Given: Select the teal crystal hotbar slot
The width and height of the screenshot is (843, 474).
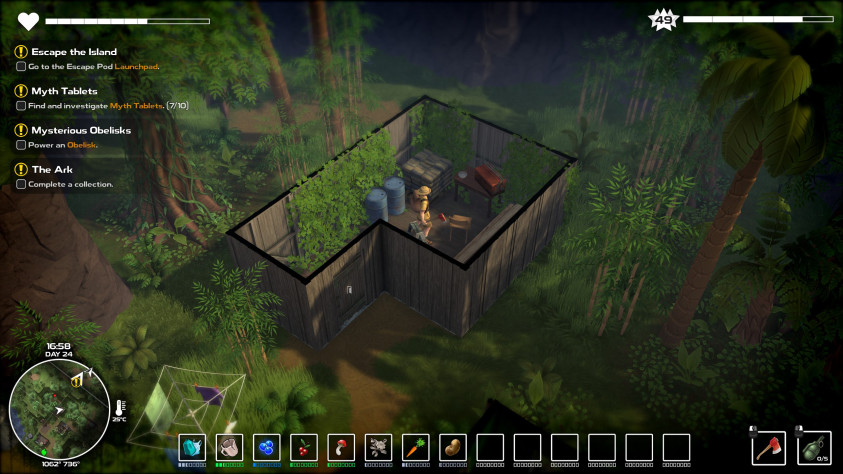Looking at the screenshot, I should pos(192,447).
